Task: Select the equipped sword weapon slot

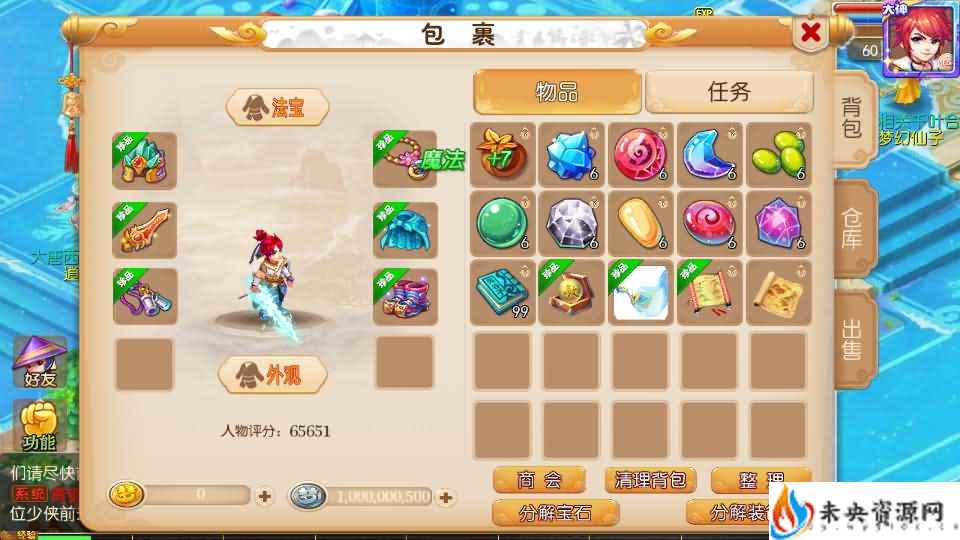Action: (x=145, y=230)
